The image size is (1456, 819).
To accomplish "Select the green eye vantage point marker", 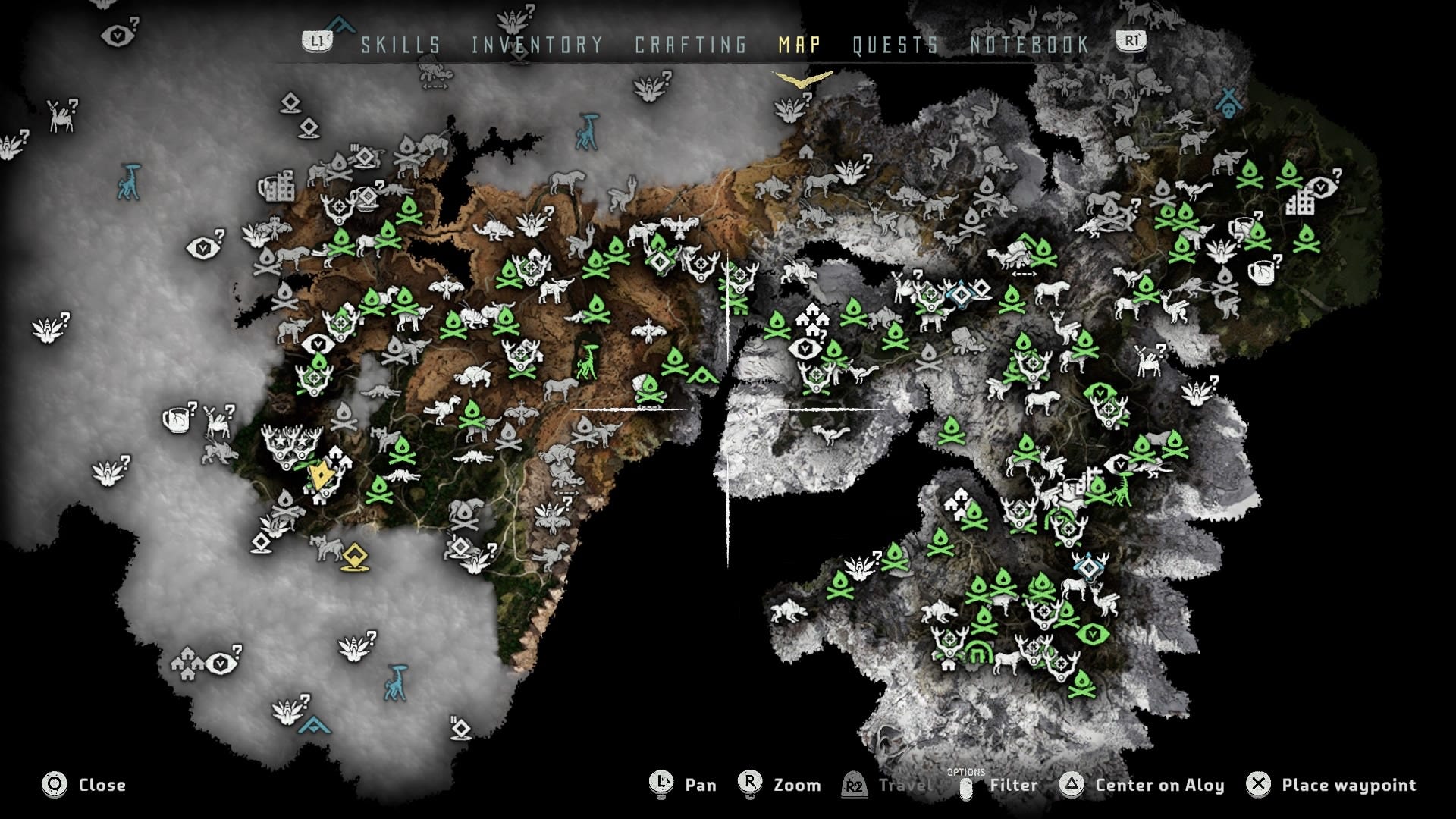I will point(1092,634).
